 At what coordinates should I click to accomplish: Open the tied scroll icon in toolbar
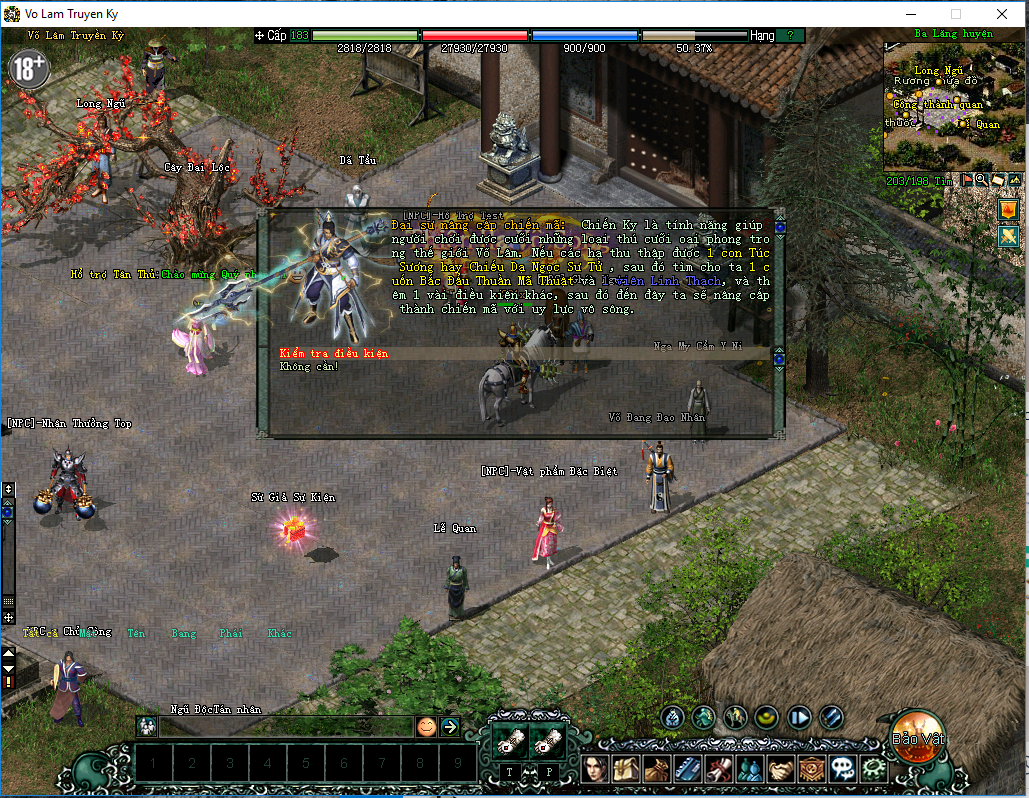(x=719, y=769)
